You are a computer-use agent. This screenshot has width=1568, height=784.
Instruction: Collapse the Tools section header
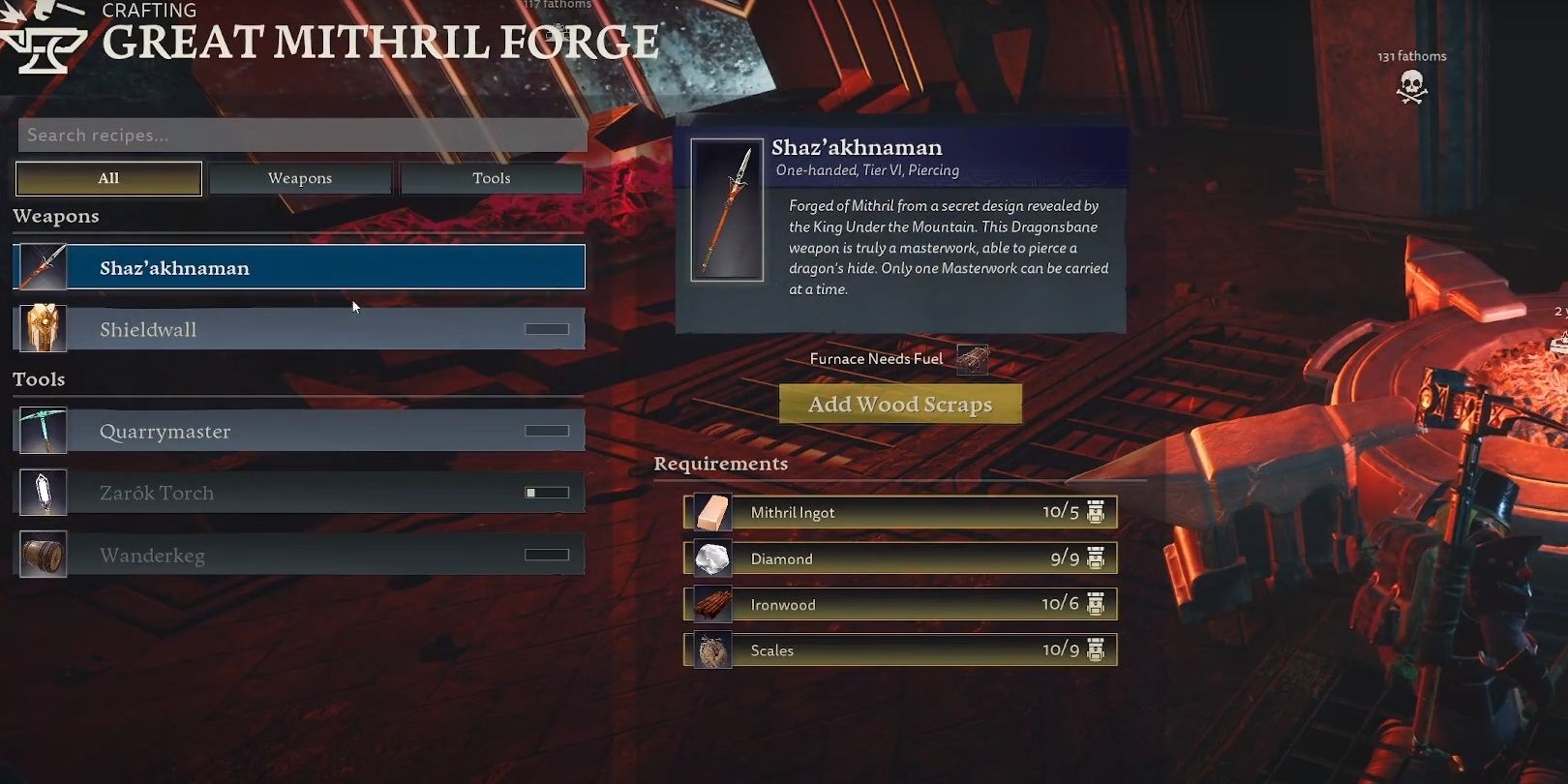pos(39,378)
